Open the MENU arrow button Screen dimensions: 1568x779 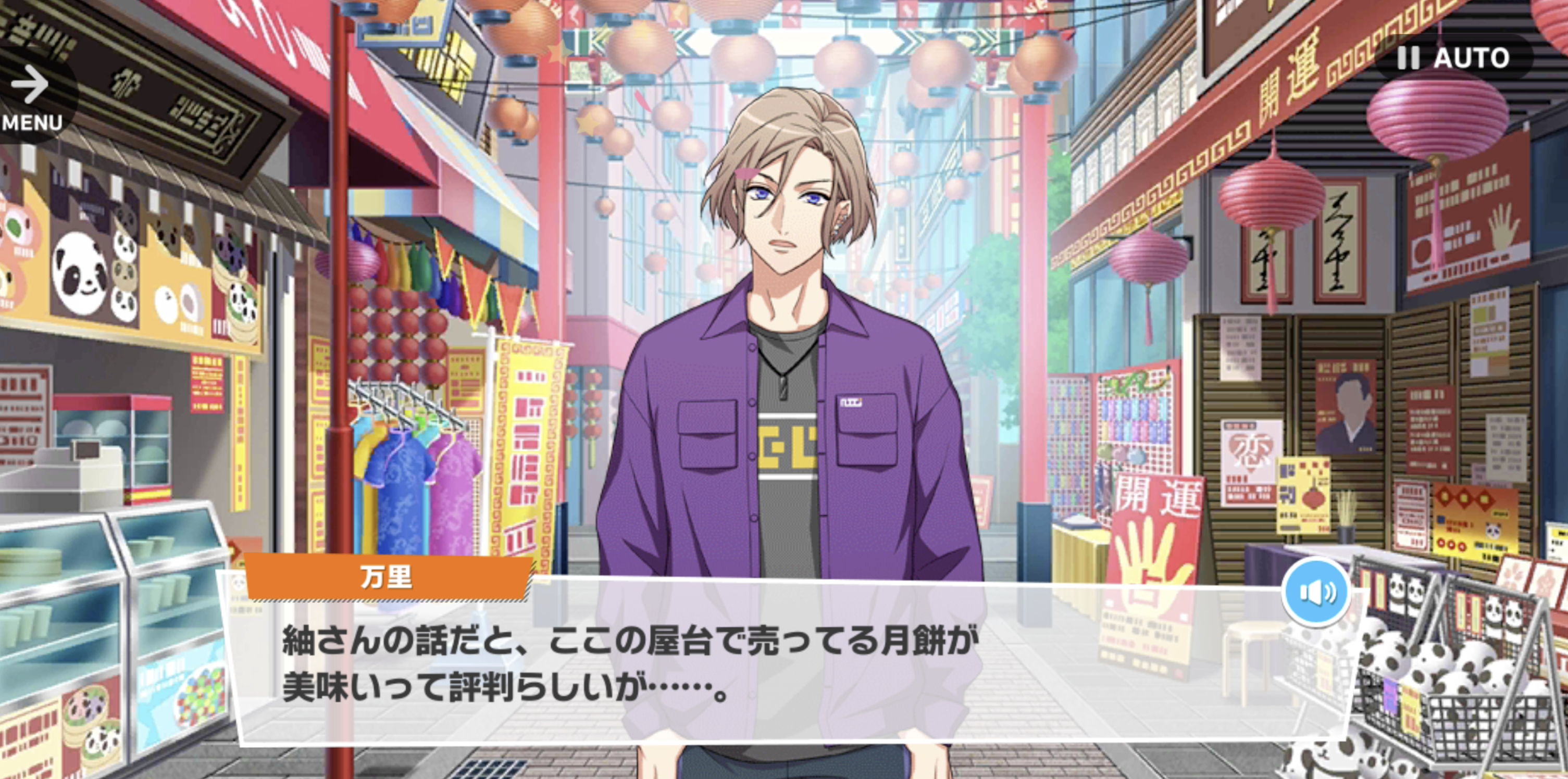(32, 97)
